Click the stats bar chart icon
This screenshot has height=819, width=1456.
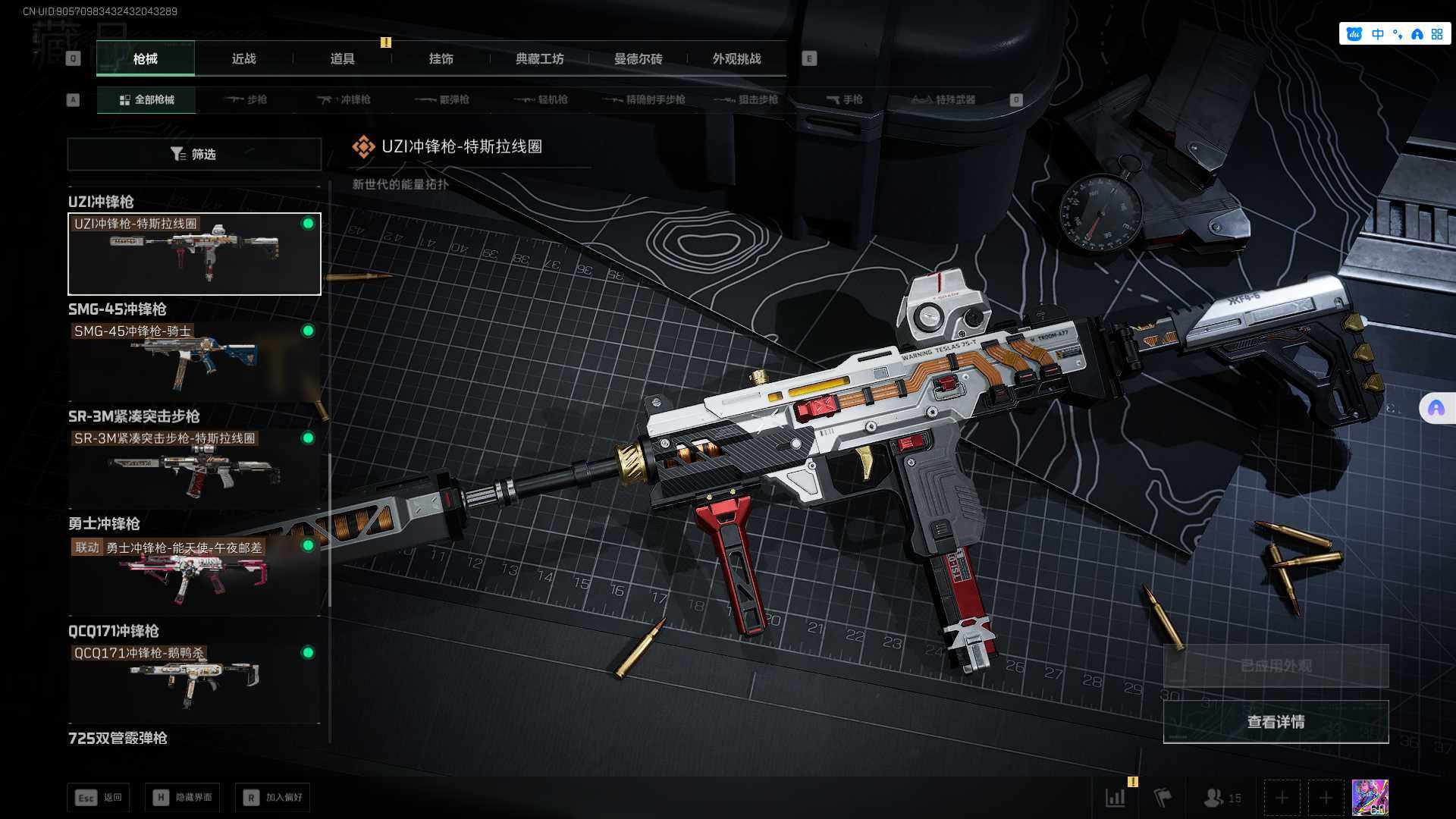tap(1116, 798)
